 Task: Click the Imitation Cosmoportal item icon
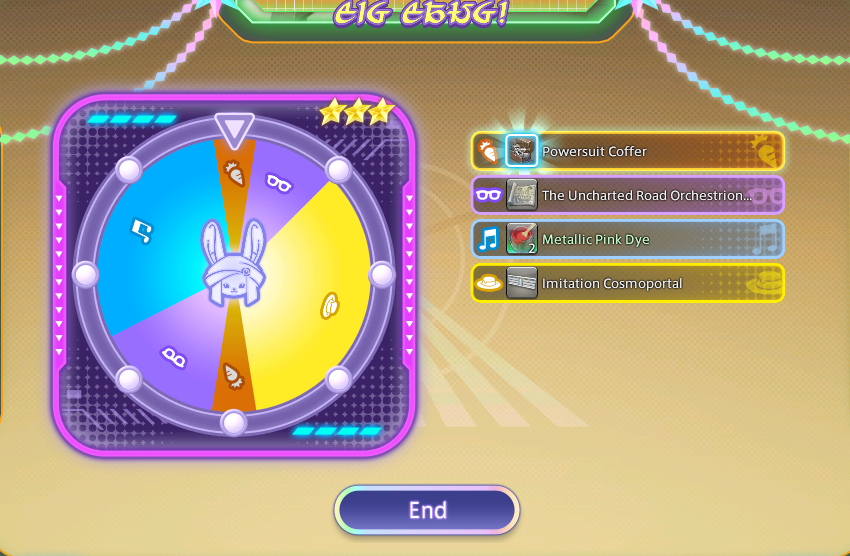[522, 284]
